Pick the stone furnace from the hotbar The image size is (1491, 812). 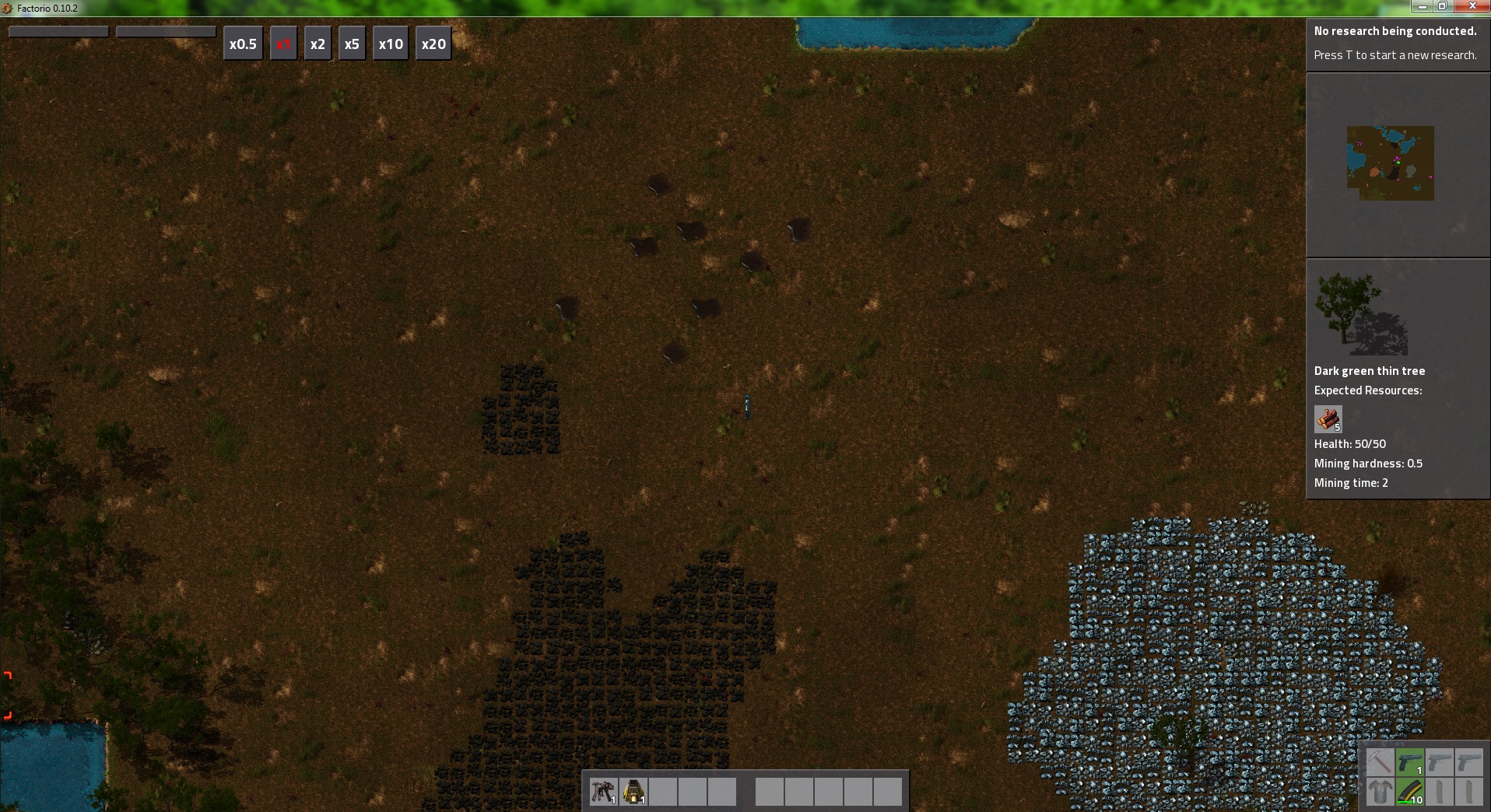[633, 792]
